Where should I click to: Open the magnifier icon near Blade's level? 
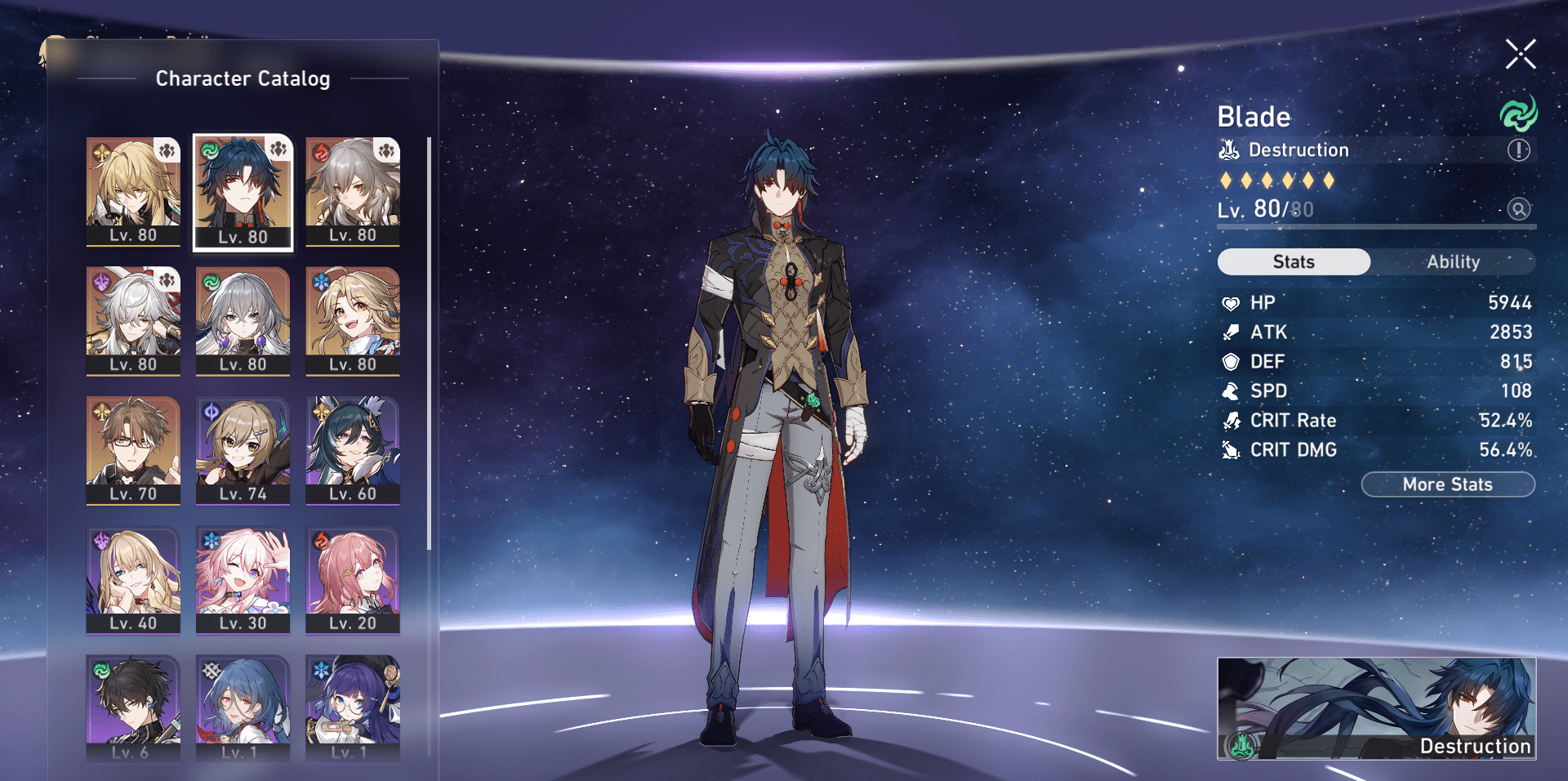(1519, 210)
